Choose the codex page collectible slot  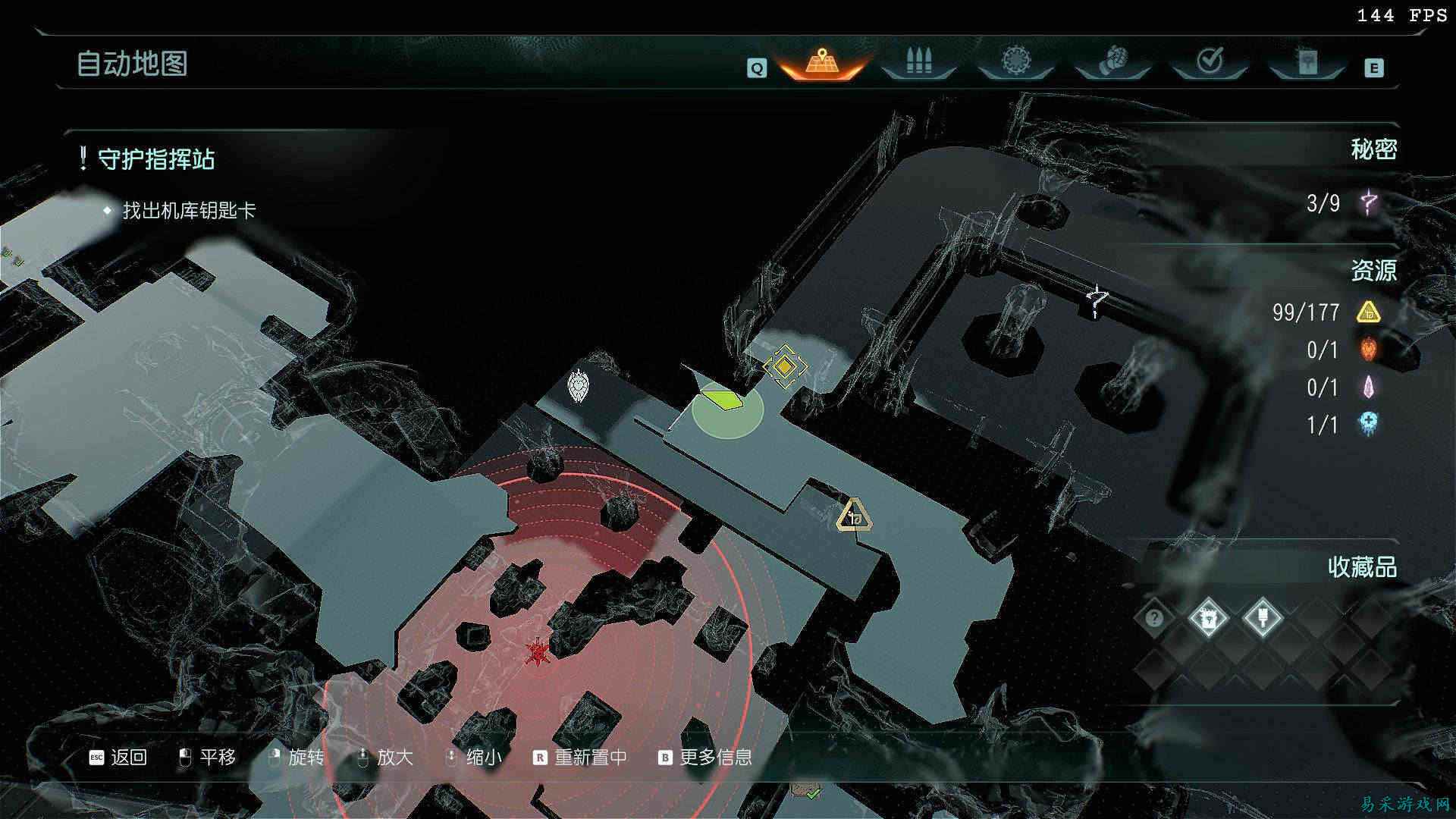pos(1208,618)
